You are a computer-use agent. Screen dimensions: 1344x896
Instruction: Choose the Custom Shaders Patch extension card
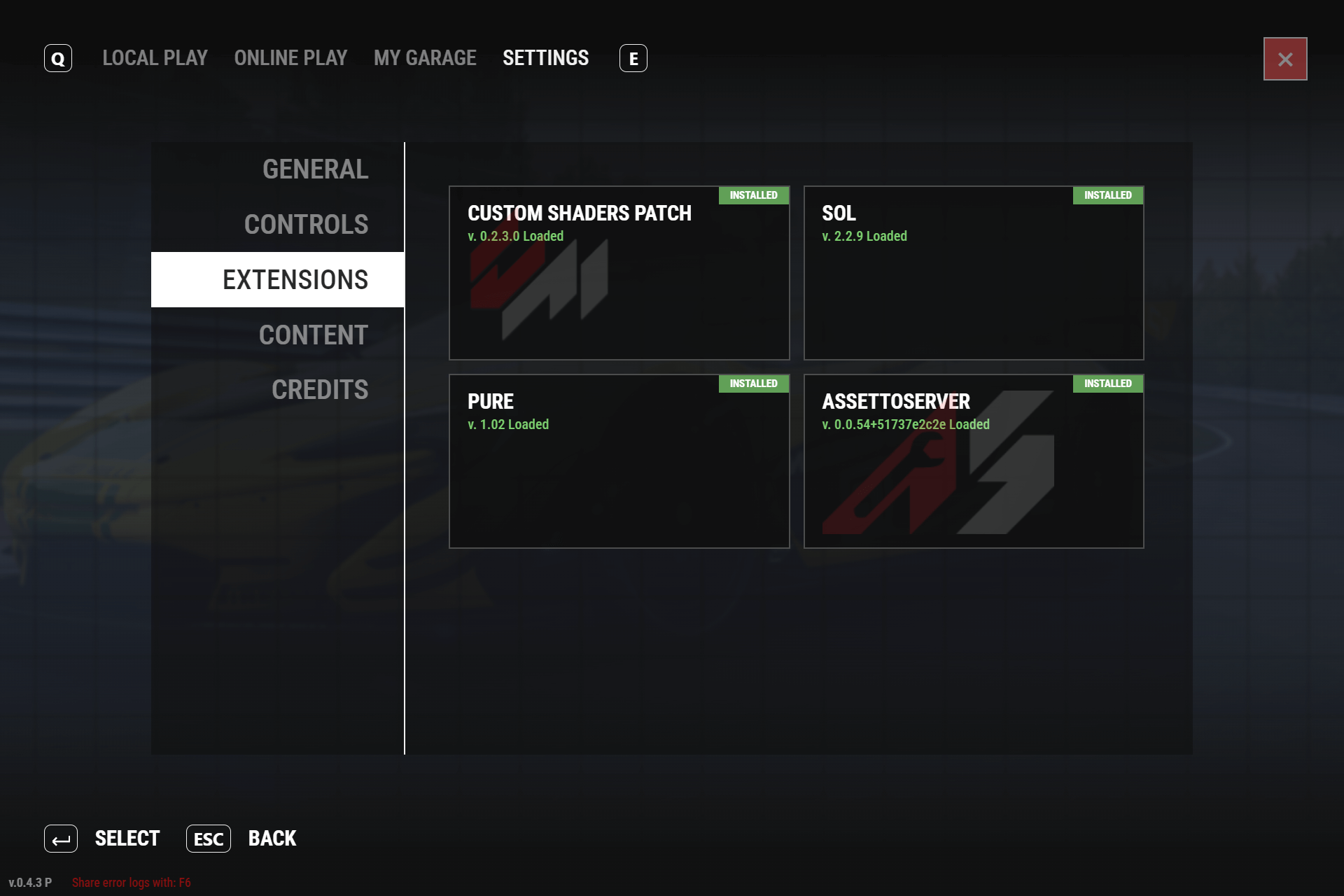click(x=619, y=273)
